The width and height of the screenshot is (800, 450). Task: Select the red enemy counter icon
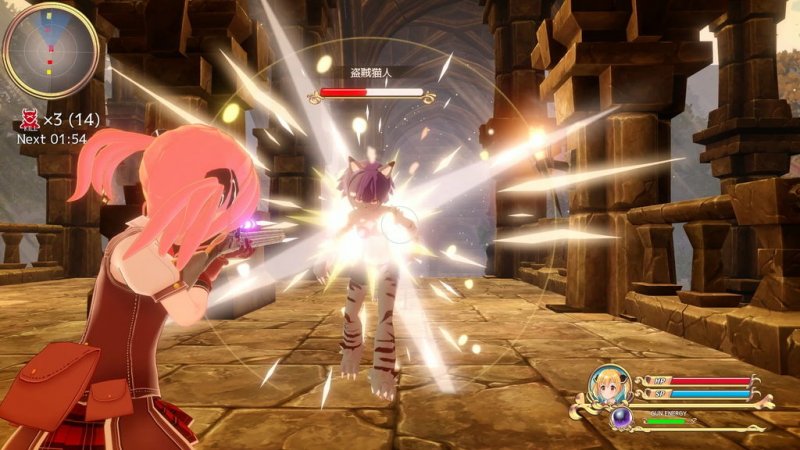[27, 121]
